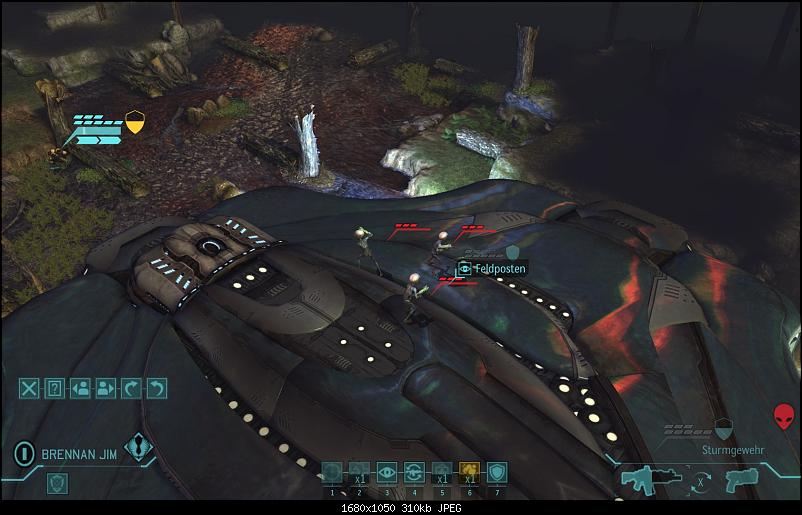Switch to the previous soldier

click(x=81, y=389)
